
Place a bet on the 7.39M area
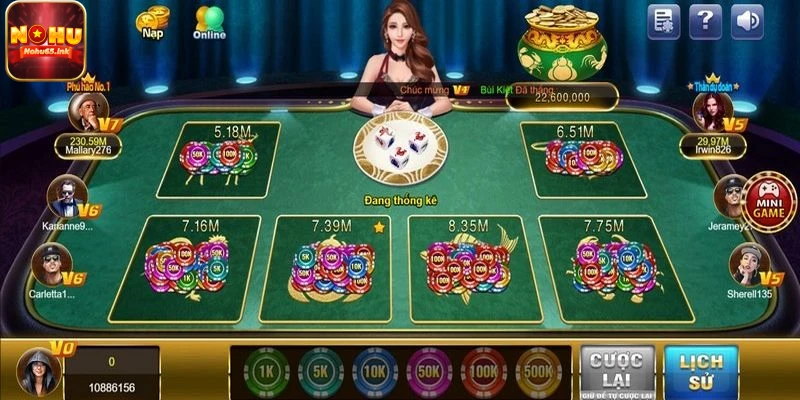[325, 268]
